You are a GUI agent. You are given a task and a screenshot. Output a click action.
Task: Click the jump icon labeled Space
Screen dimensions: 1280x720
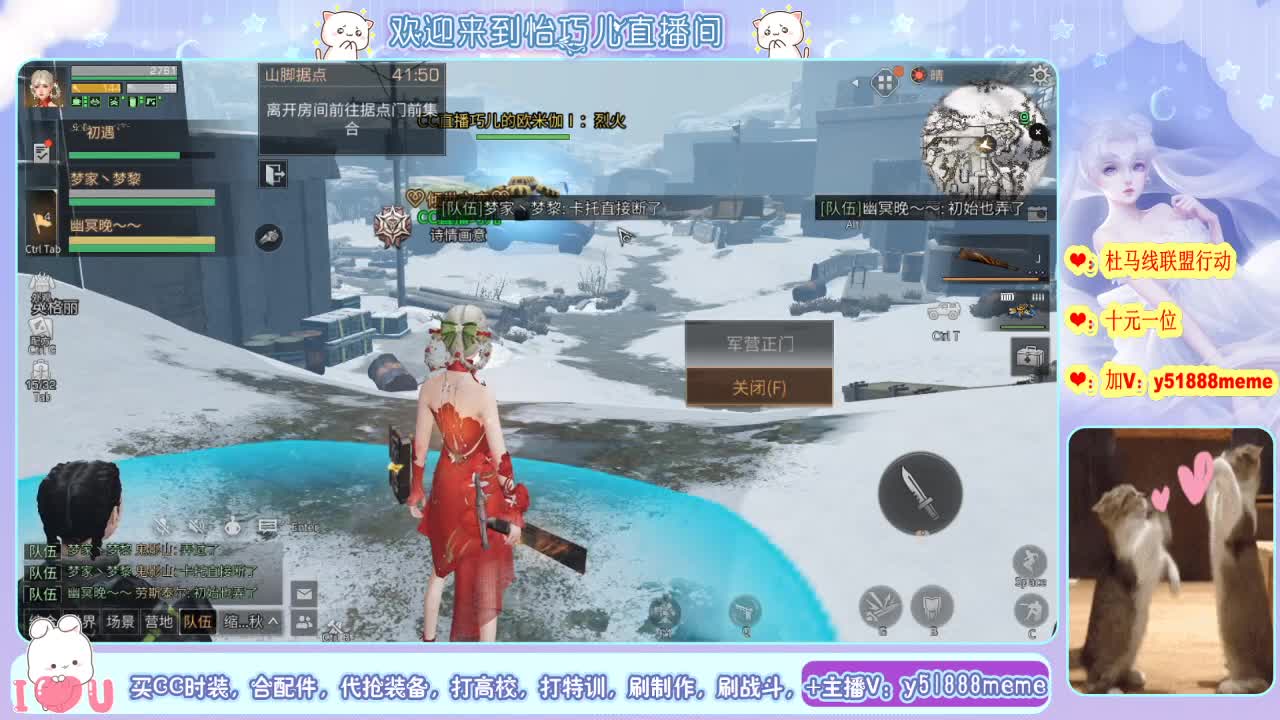[1029, 561]
